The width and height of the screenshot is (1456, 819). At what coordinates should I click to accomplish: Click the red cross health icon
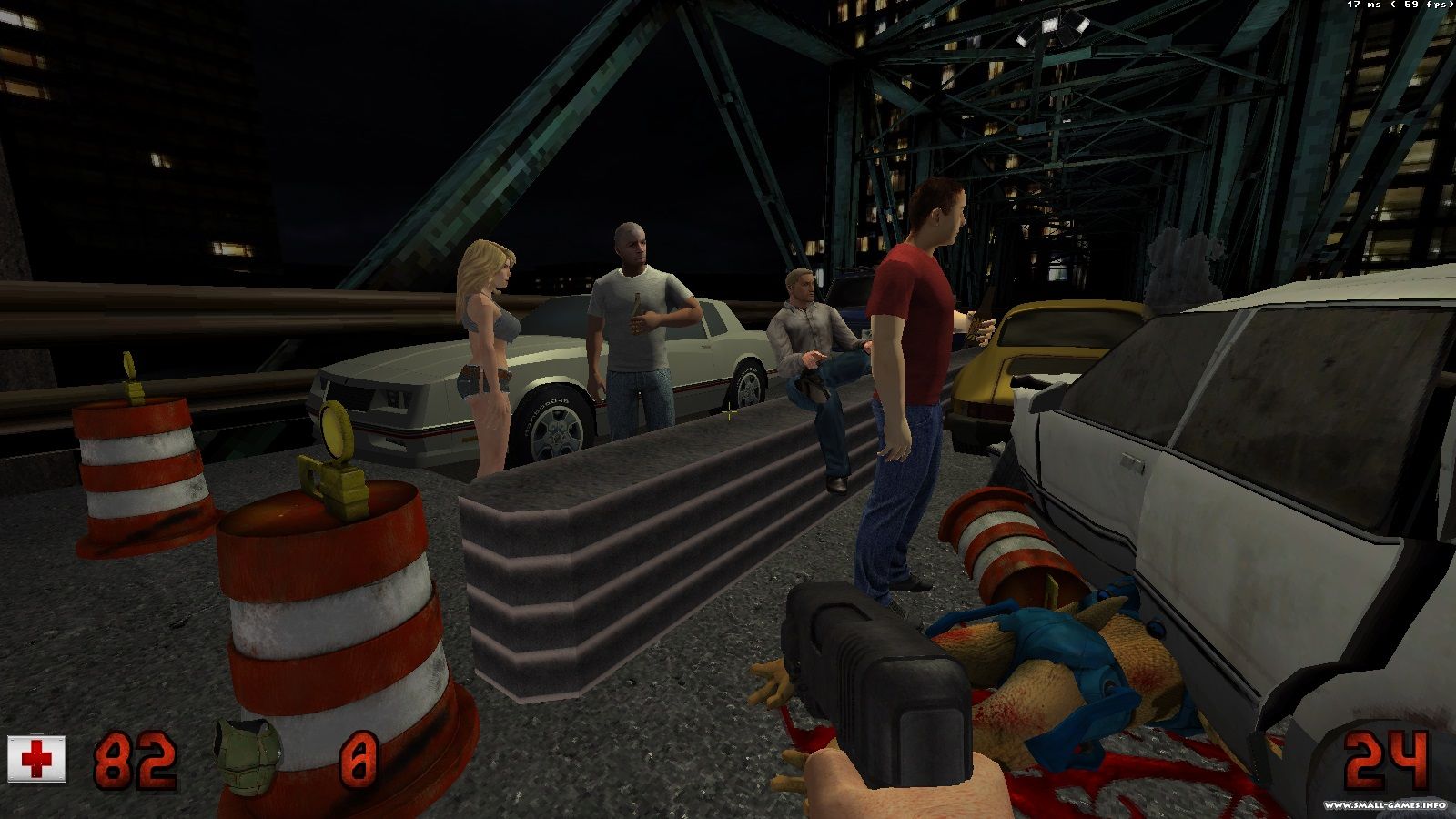37,759
